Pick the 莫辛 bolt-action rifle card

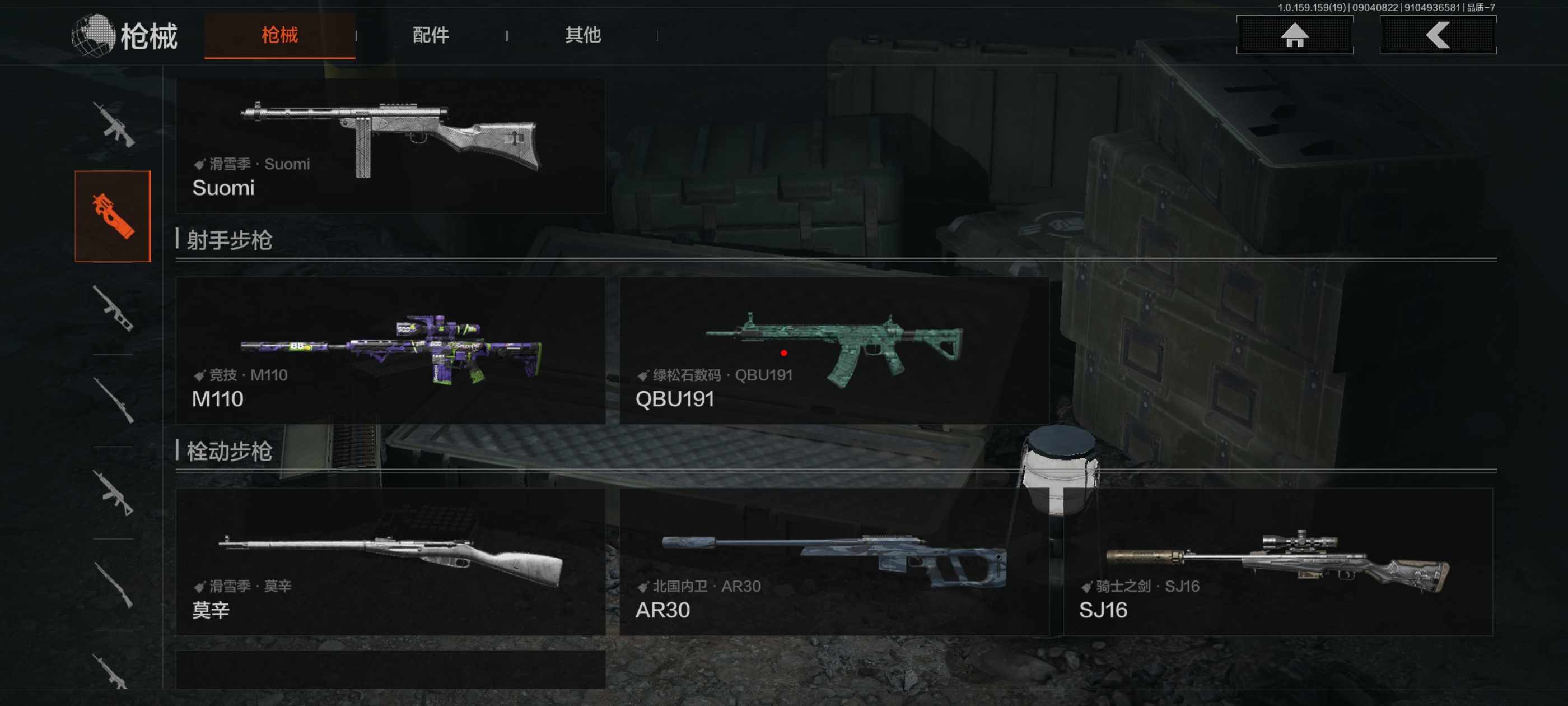390,561
